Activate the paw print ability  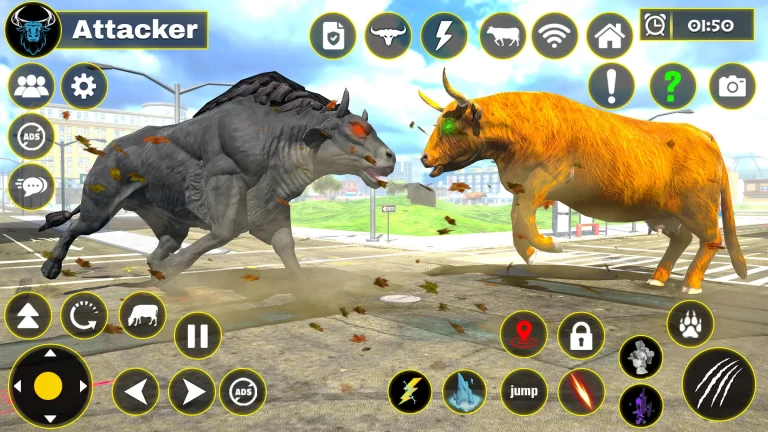click(690, 324)
